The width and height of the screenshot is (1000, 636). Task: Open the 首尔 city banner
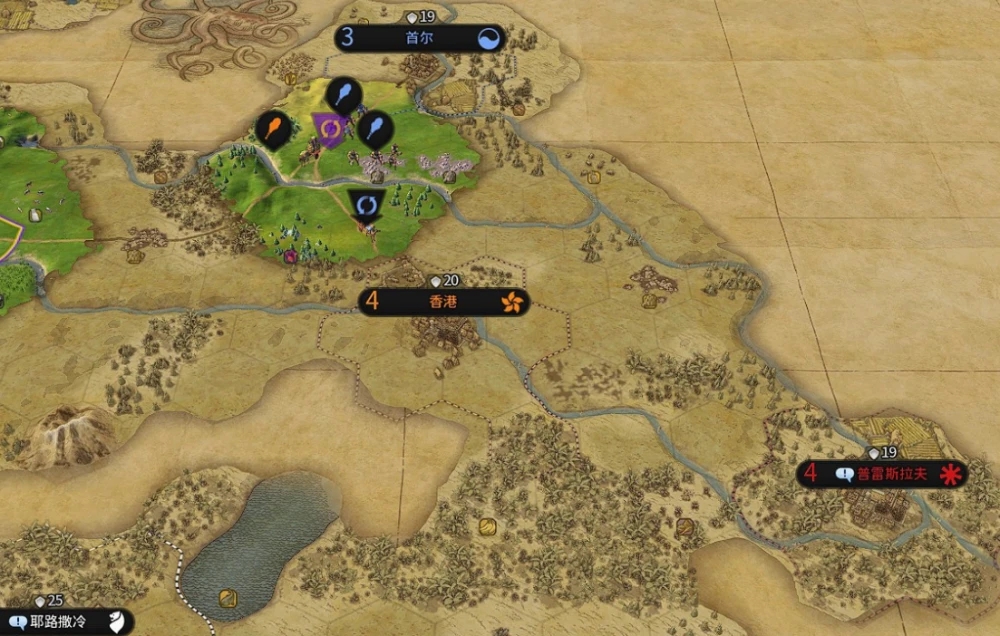[x=419, y=39]
